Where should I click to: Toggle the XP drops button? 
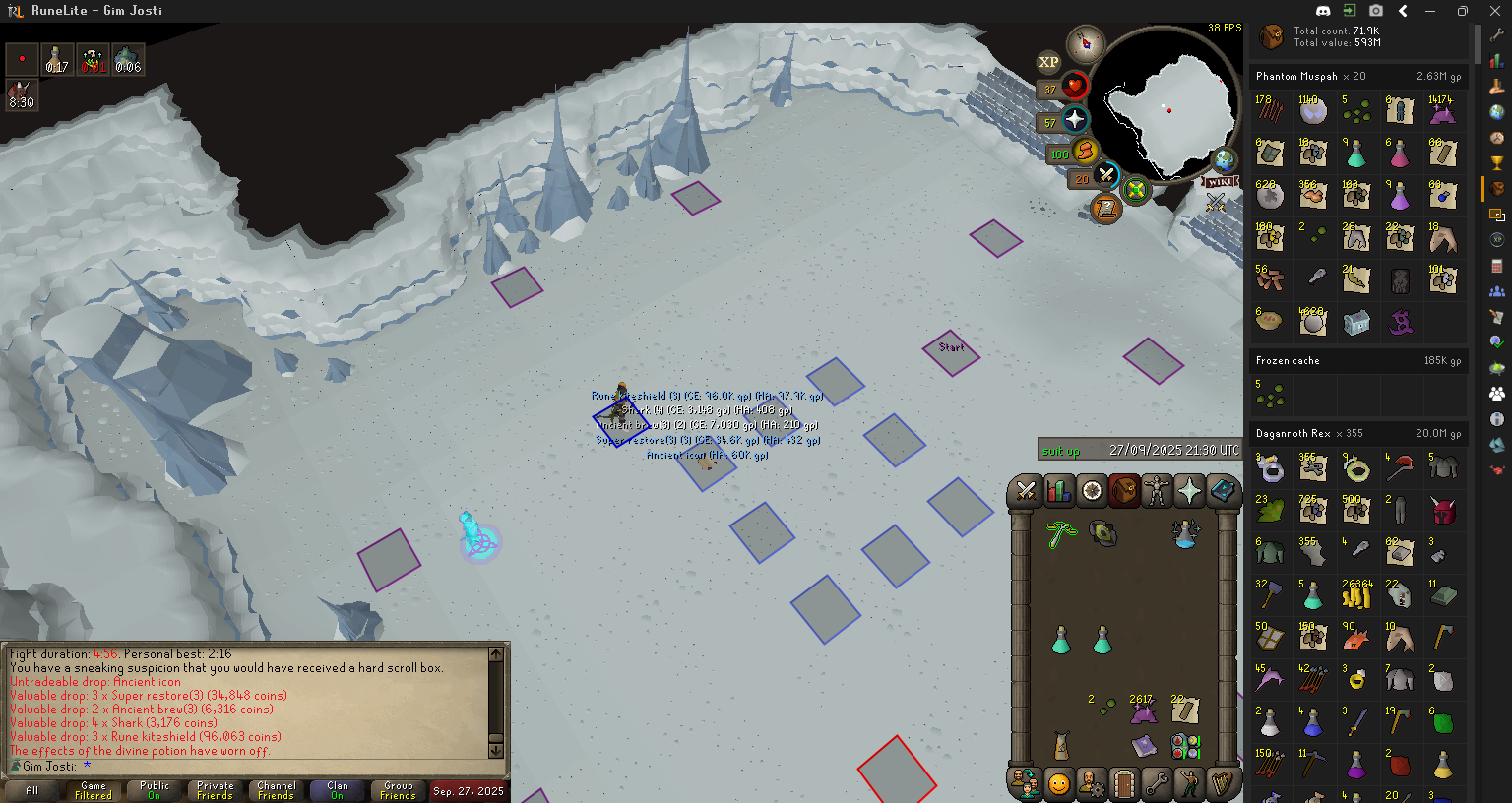tap(1048, 62)
